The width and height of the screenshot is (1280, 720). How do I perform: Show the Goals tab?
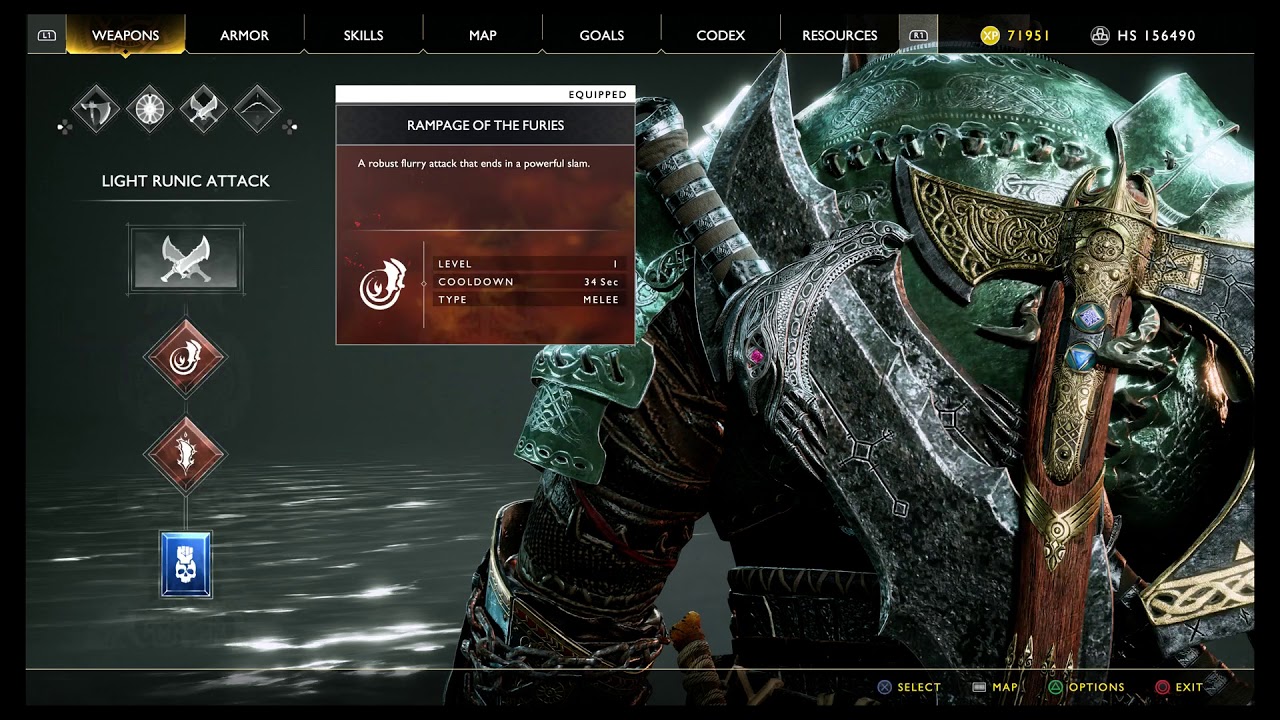click(x=601, y=35)
